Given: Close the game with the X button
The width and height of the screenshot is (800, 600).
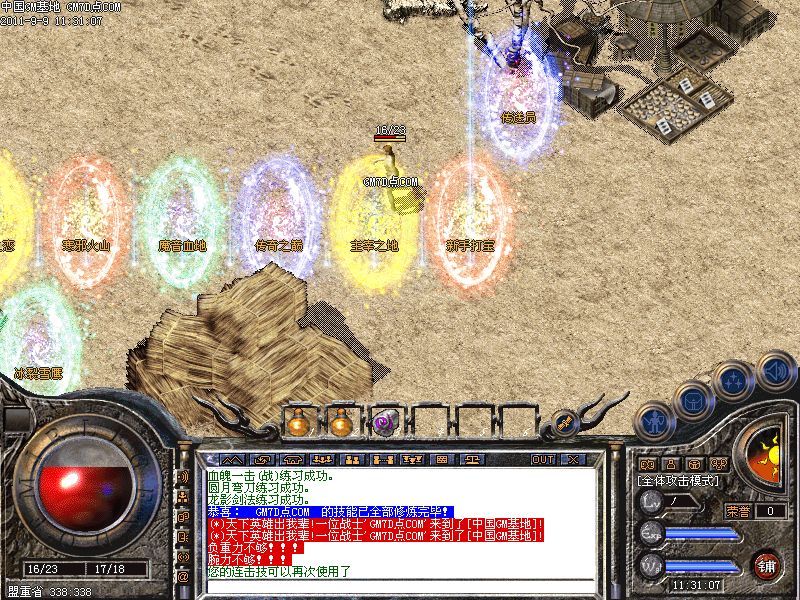Looking at the screenshot, I should (x=572, y=460).
